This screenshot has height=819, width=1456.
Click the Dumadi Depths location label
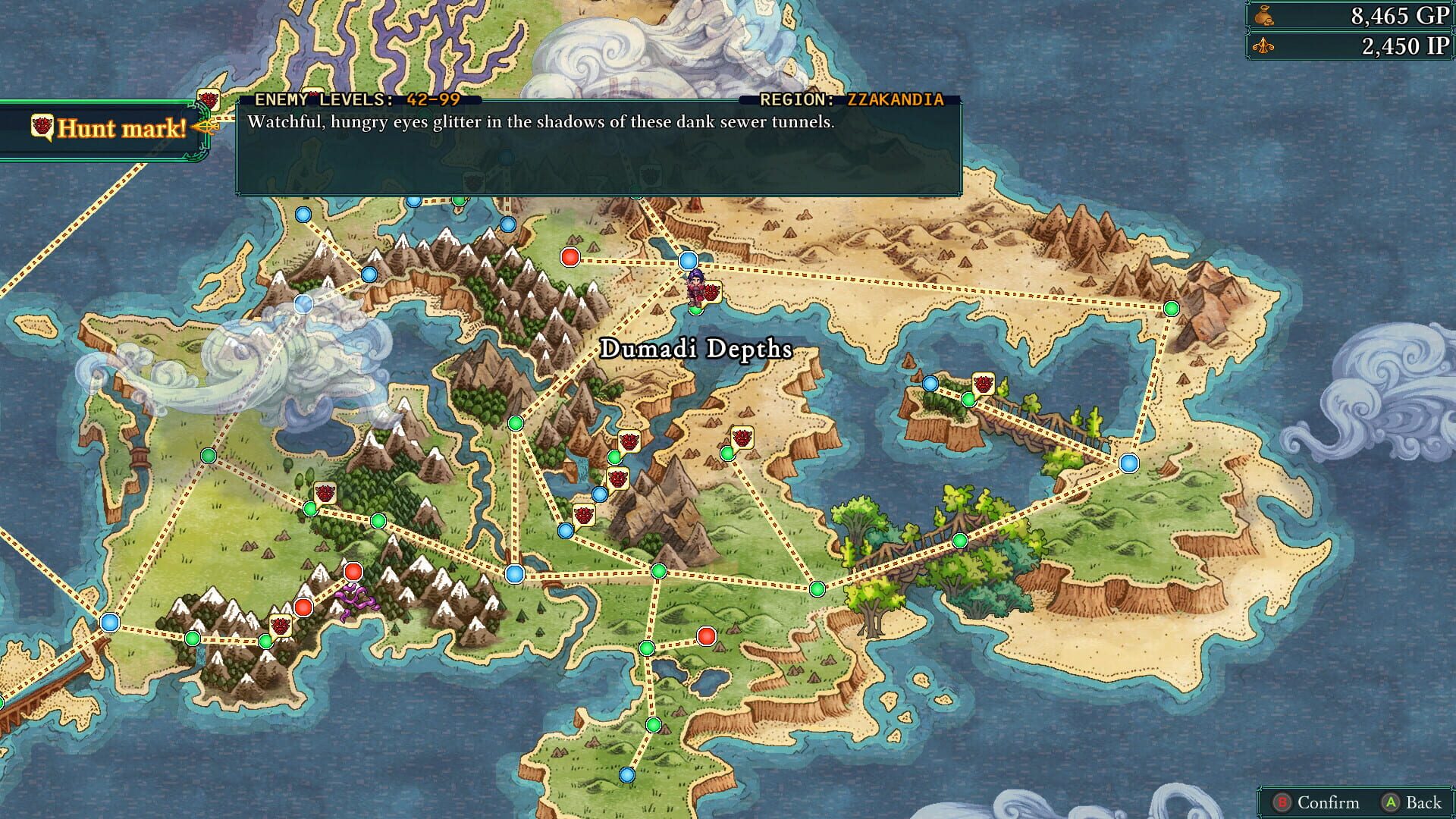(x=698, y=349)
